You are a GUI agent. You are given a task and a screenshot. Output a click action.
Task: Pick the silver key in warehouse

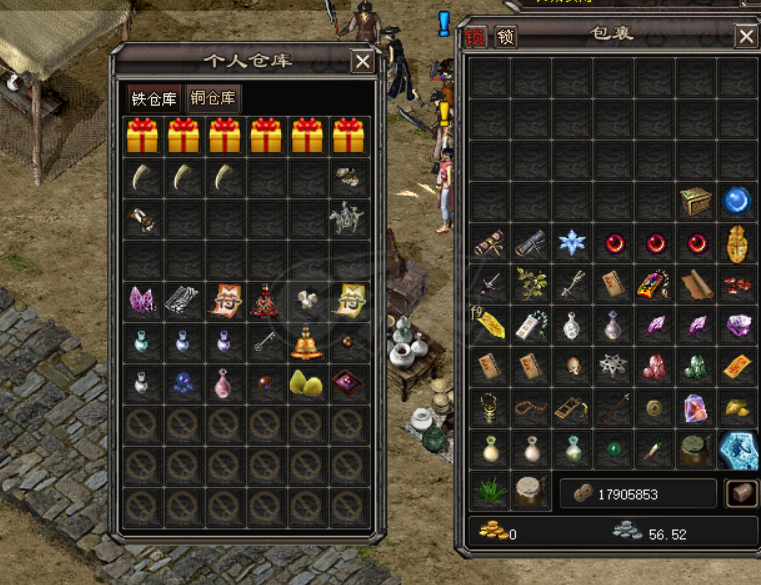click(265, 341)
